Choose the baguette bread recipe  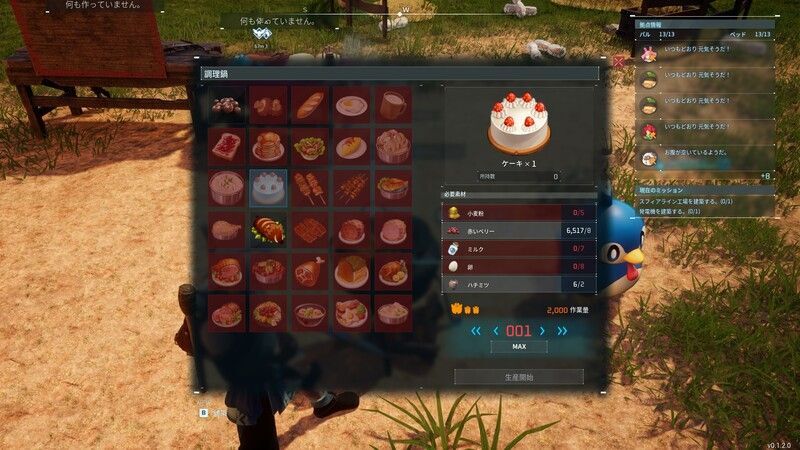310,104
